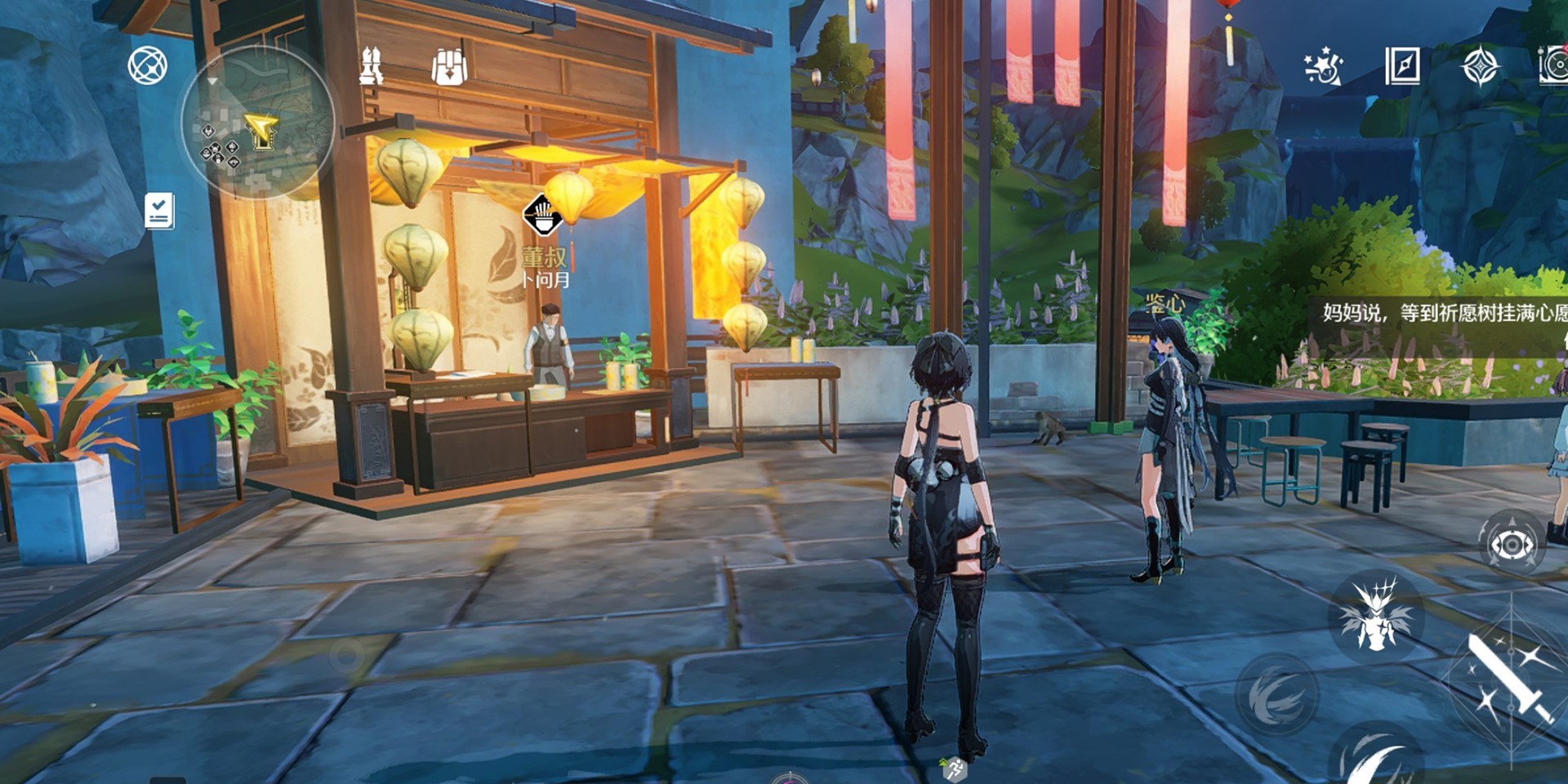1568x784 pixels.
Task: Open the chess pieces team icon
Action: click(372, 66)
